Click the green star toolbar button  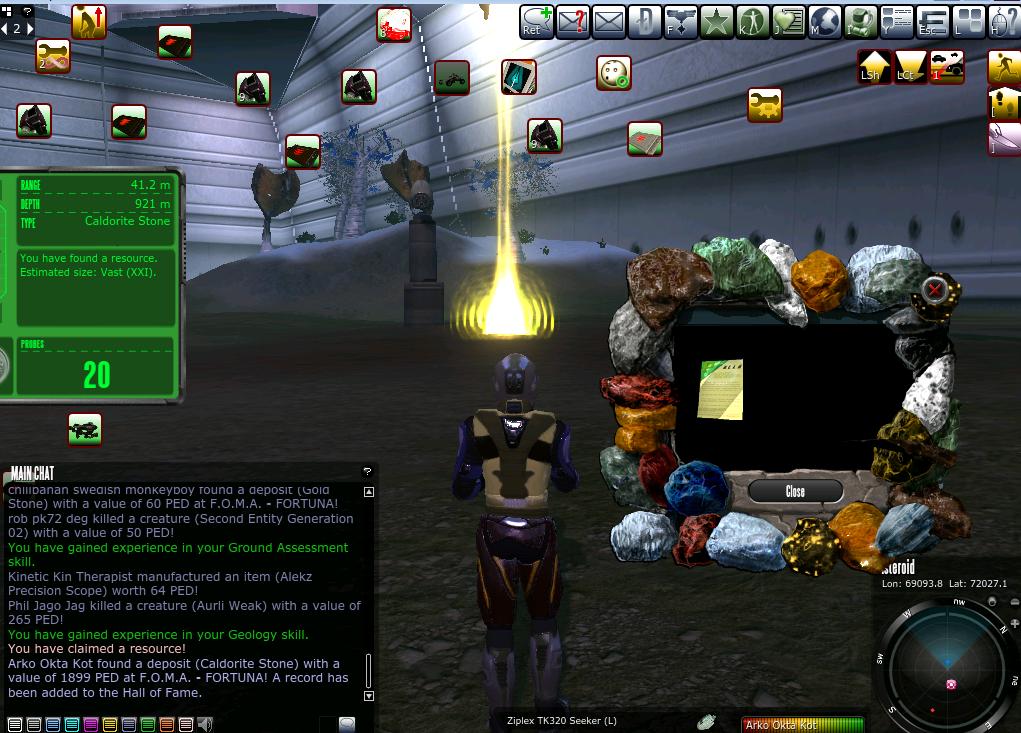point(717,21)
